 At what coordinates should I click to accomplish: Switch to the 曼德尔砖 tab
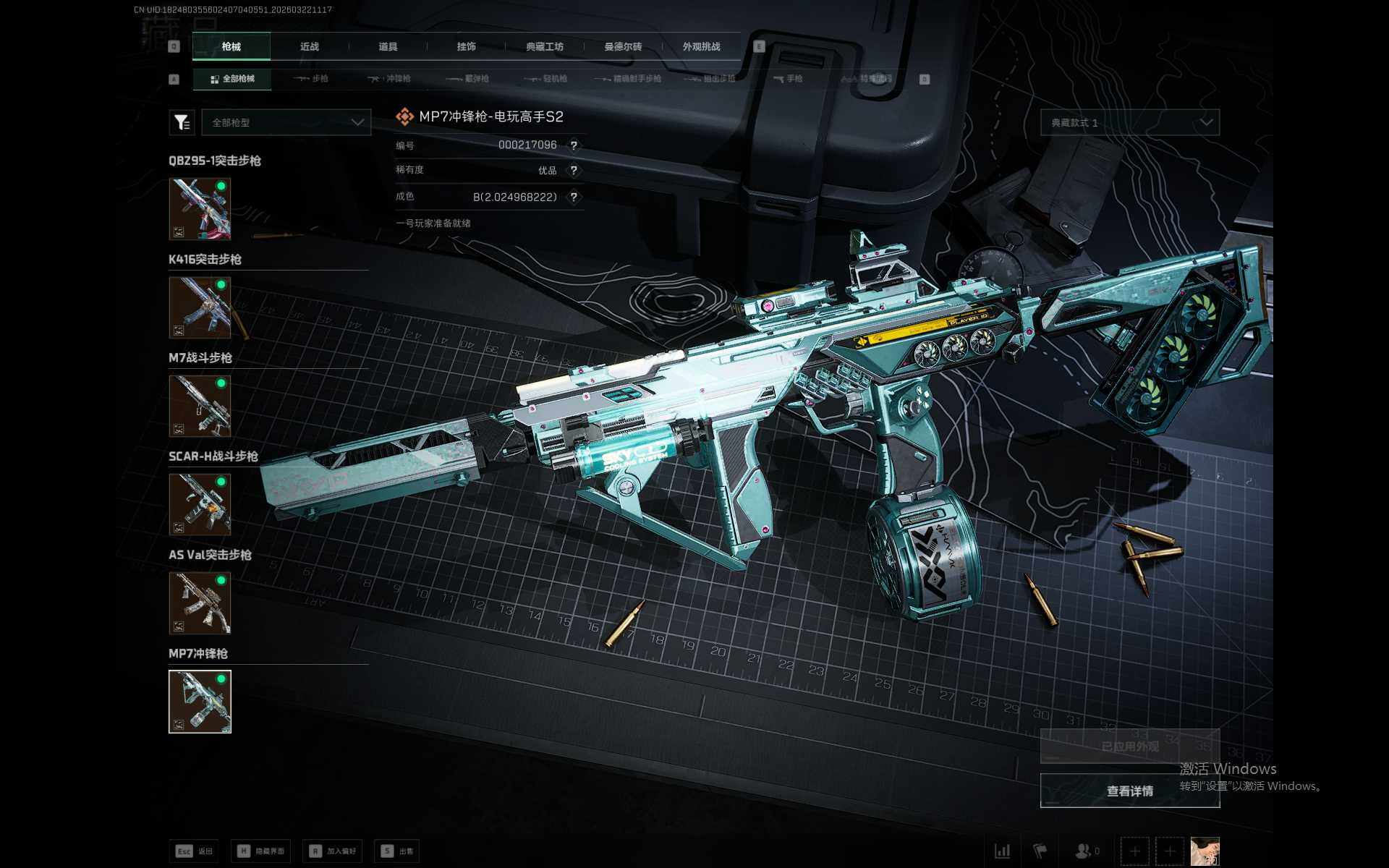tap(623, 46)
